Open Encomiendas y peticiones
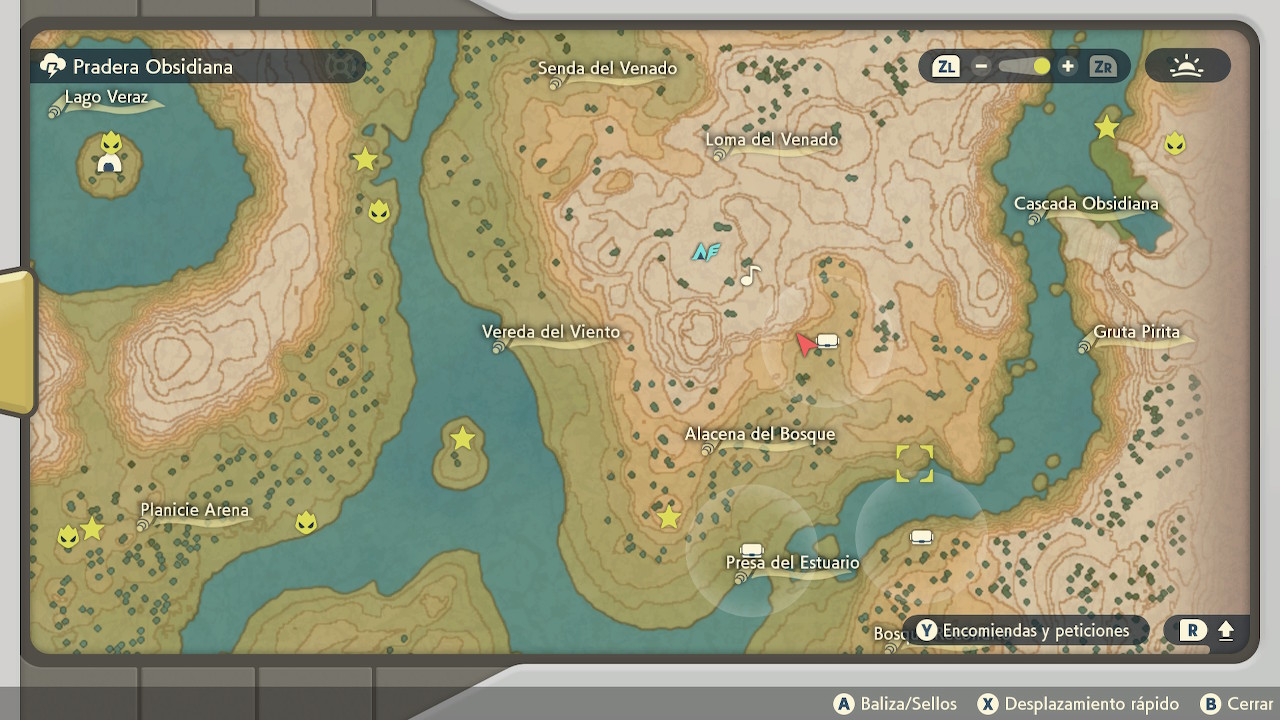Image resolution: width=1280 pixels, height=720 pixels. pos(1024,630)
